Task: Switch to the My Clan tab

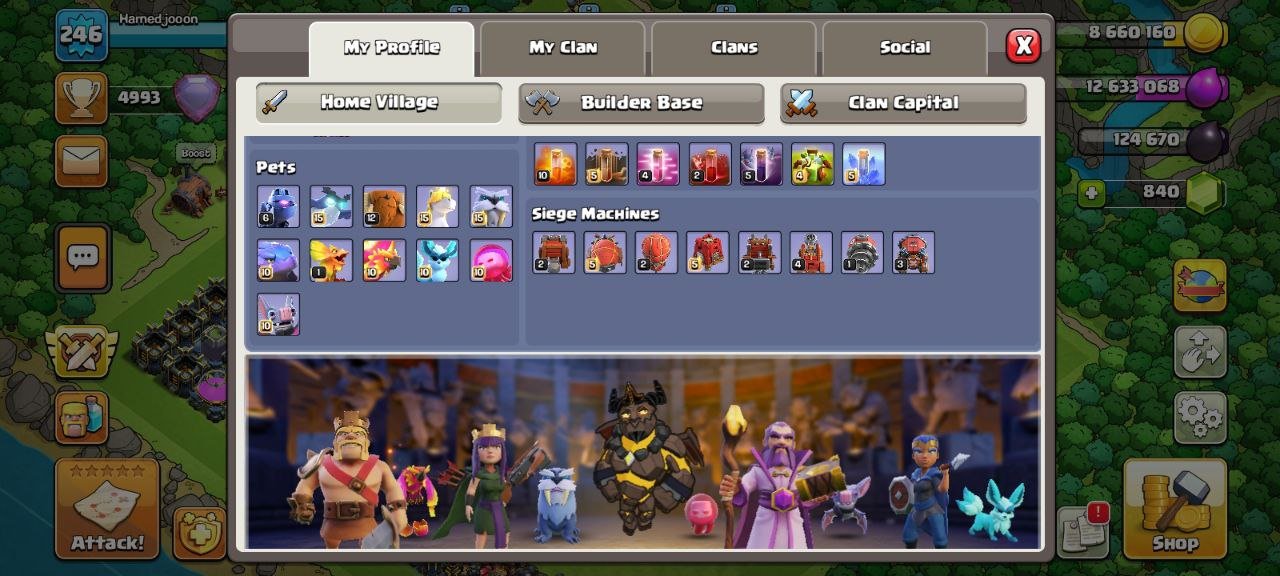Action: click(562, 48)
